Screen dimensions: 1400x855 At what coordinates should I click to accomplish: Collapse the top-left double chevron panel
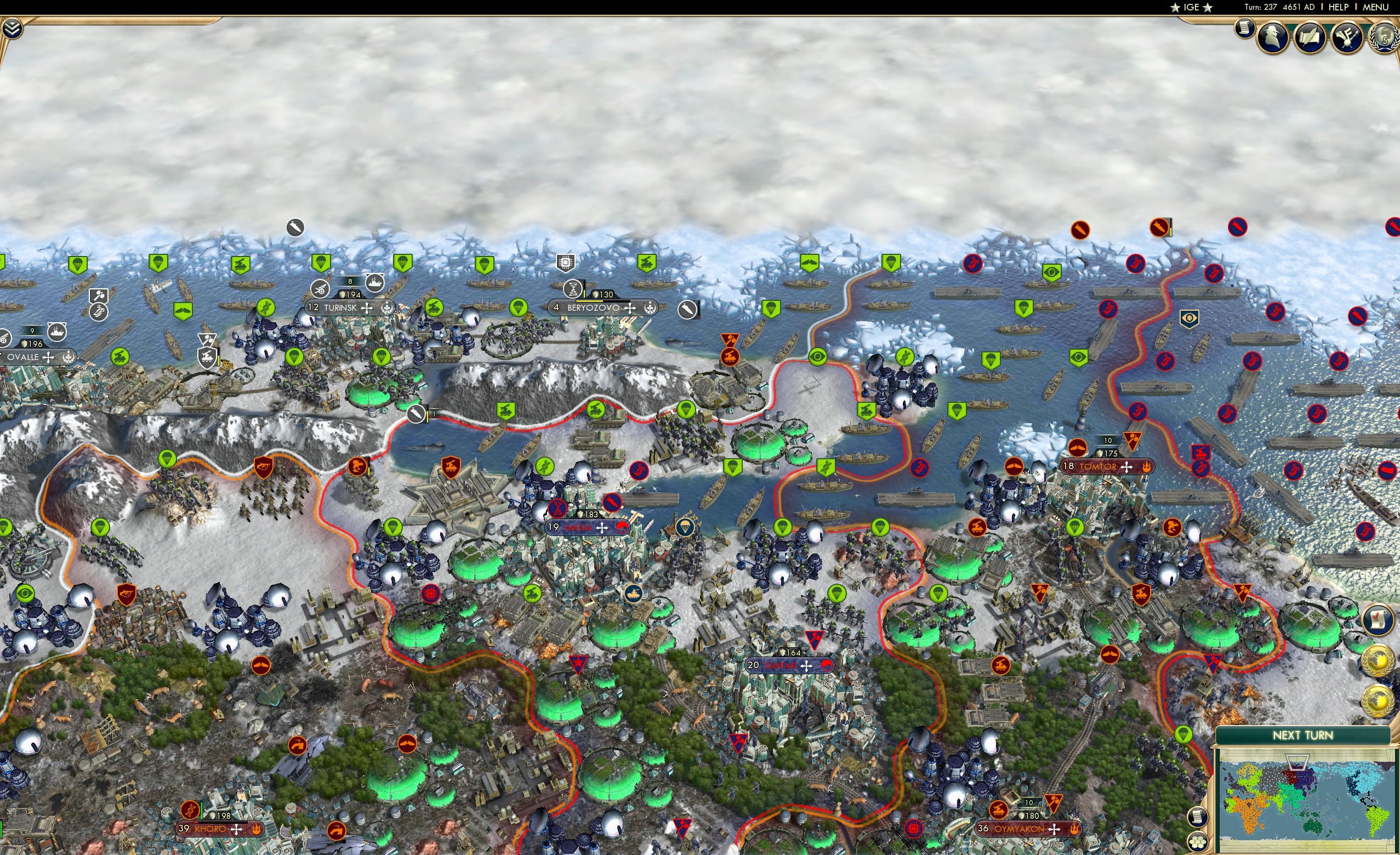(13, 27)
